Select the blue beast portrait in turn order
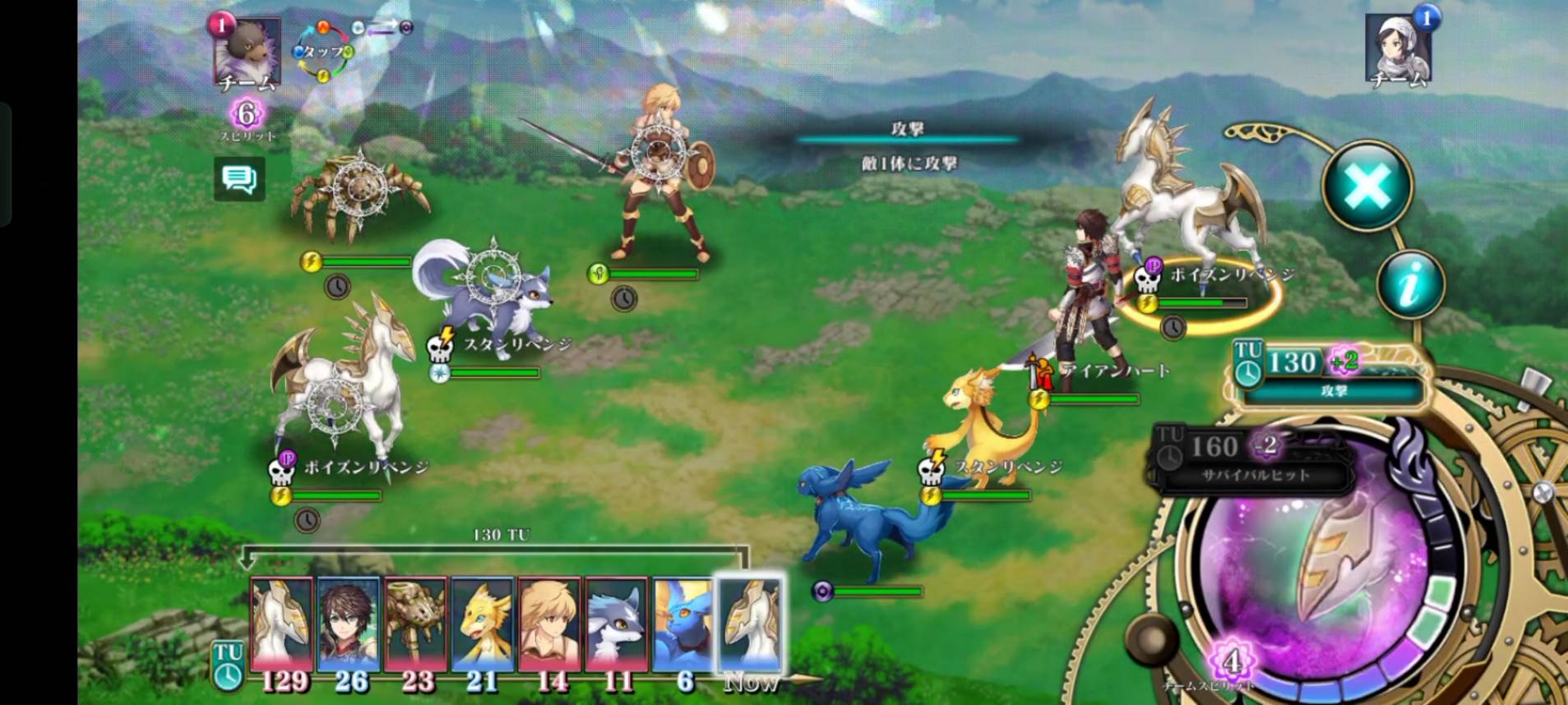The image size is (1568, 705). [x=683, y=623]
